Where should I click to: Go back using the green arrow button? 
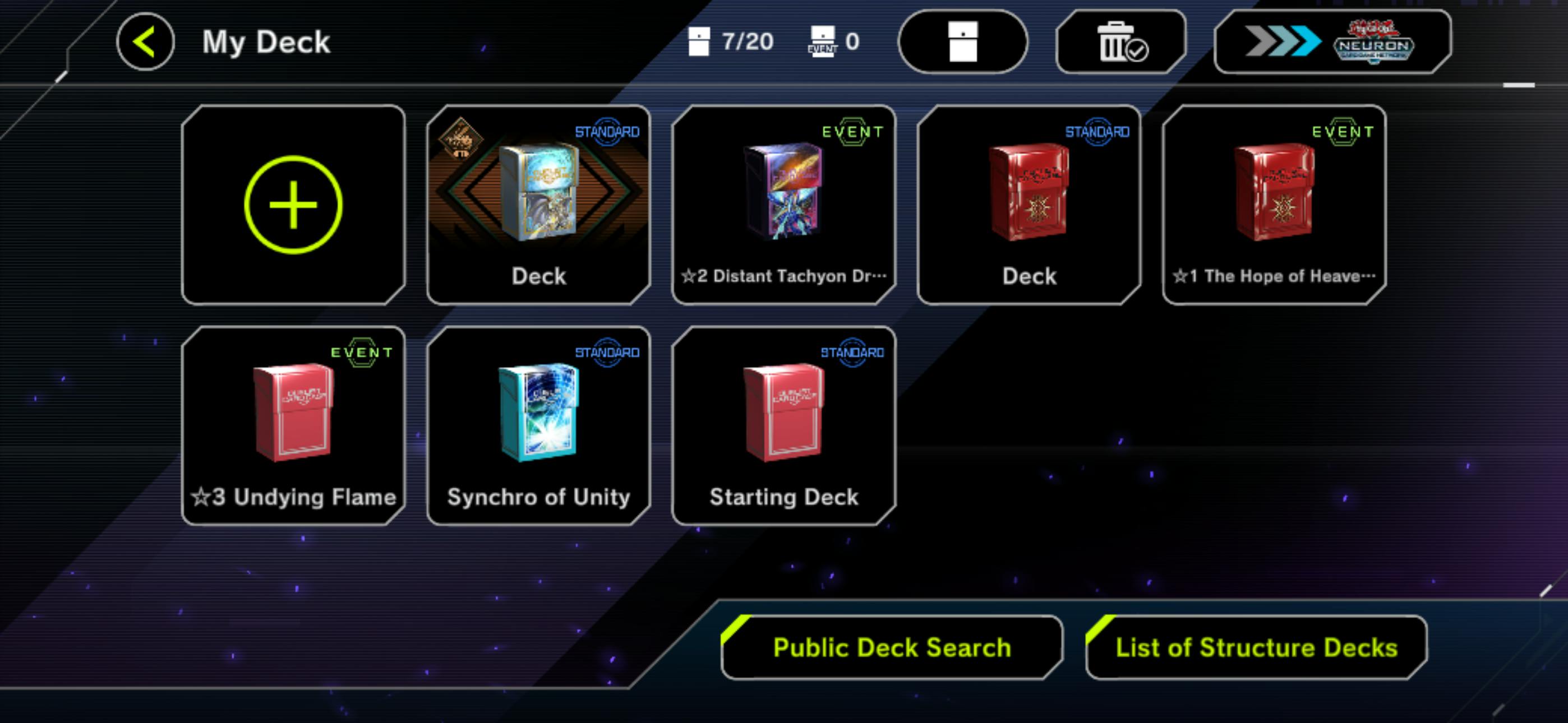(x=145, y=41)
